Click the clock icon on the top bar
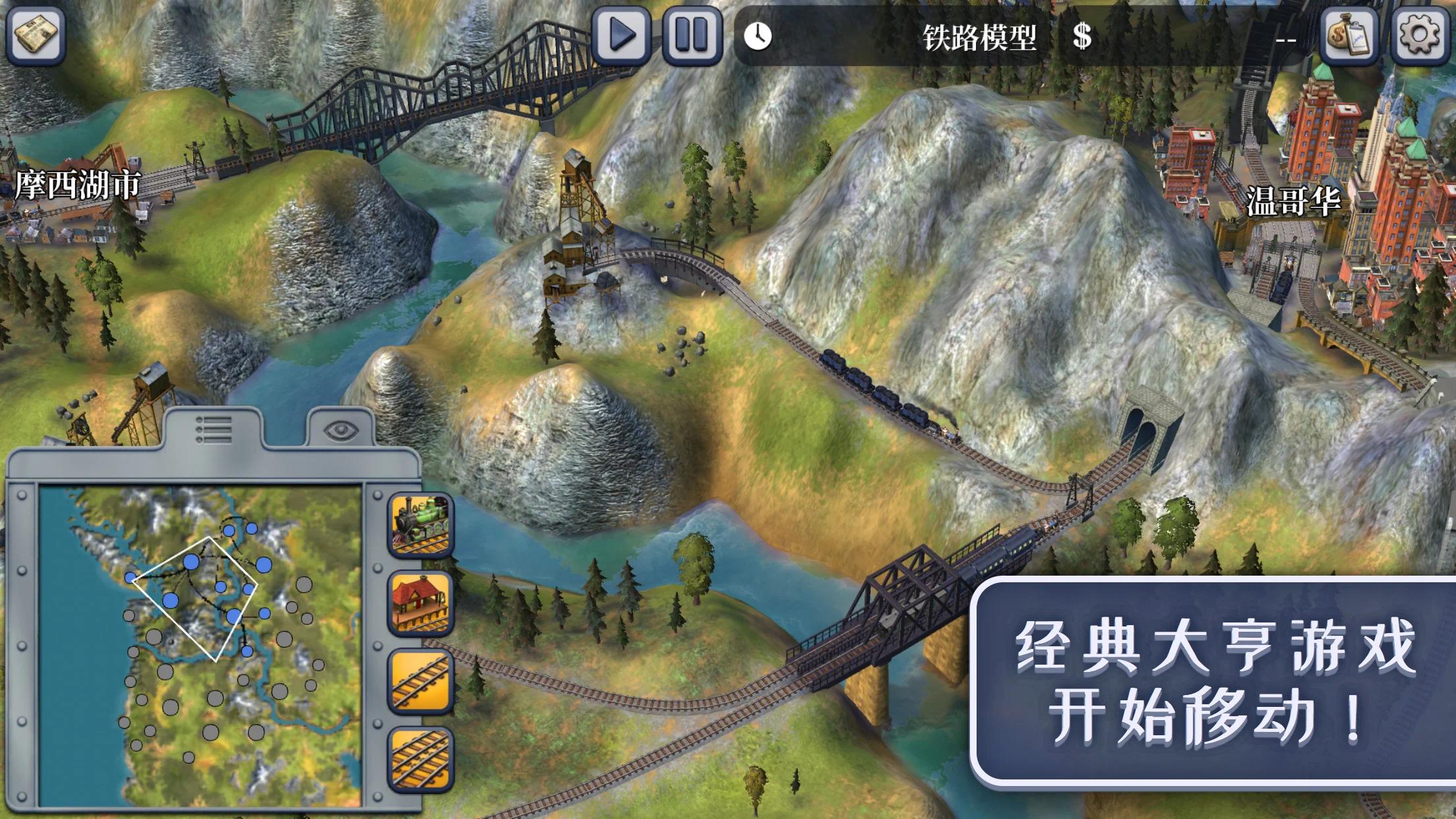Screen dimensions: 1456x819 [760, 38]
